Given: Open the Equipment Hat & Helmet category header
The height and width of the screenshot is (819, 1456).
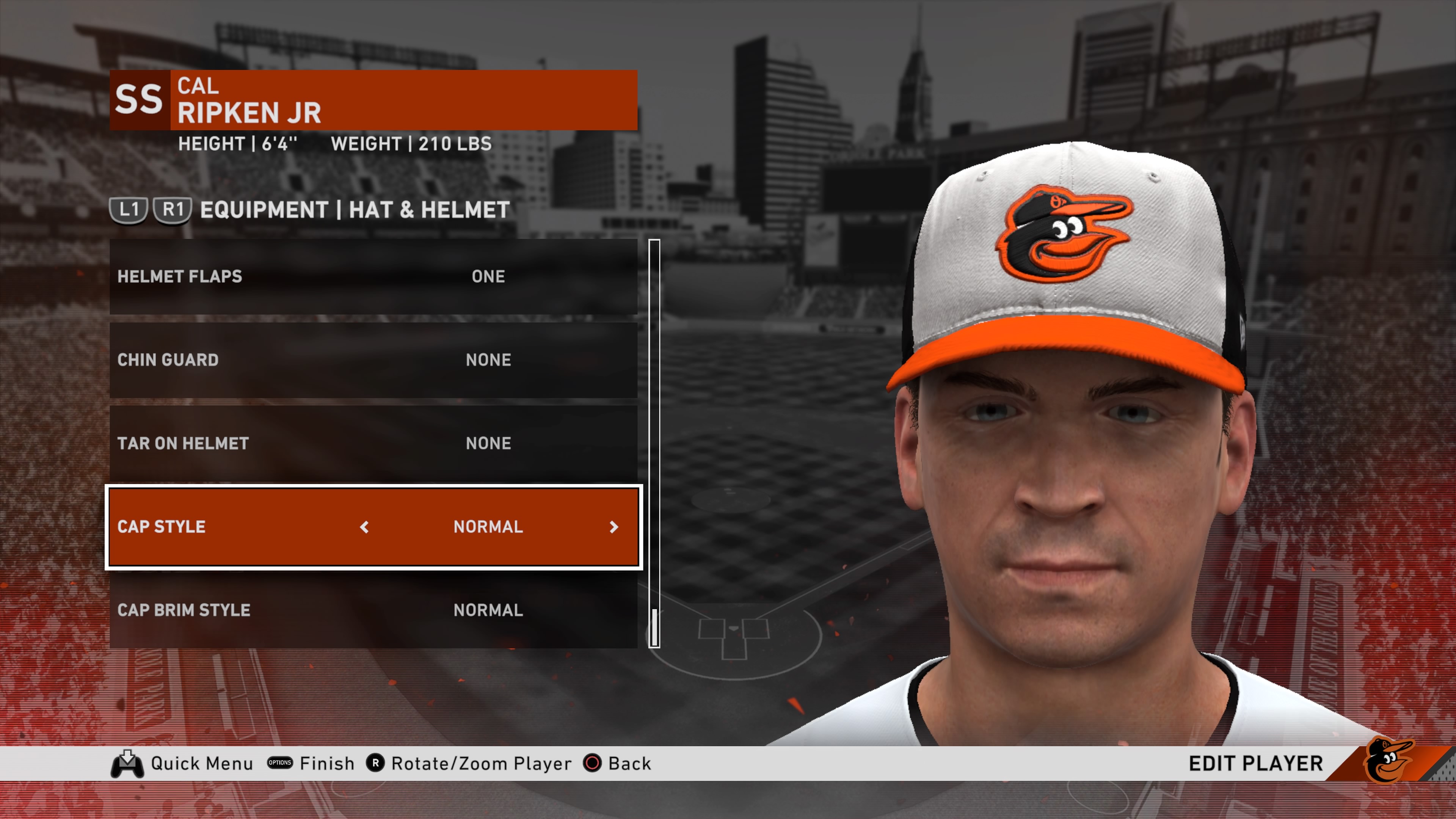Looking at the screenshot, I should [x=355, y=210].
